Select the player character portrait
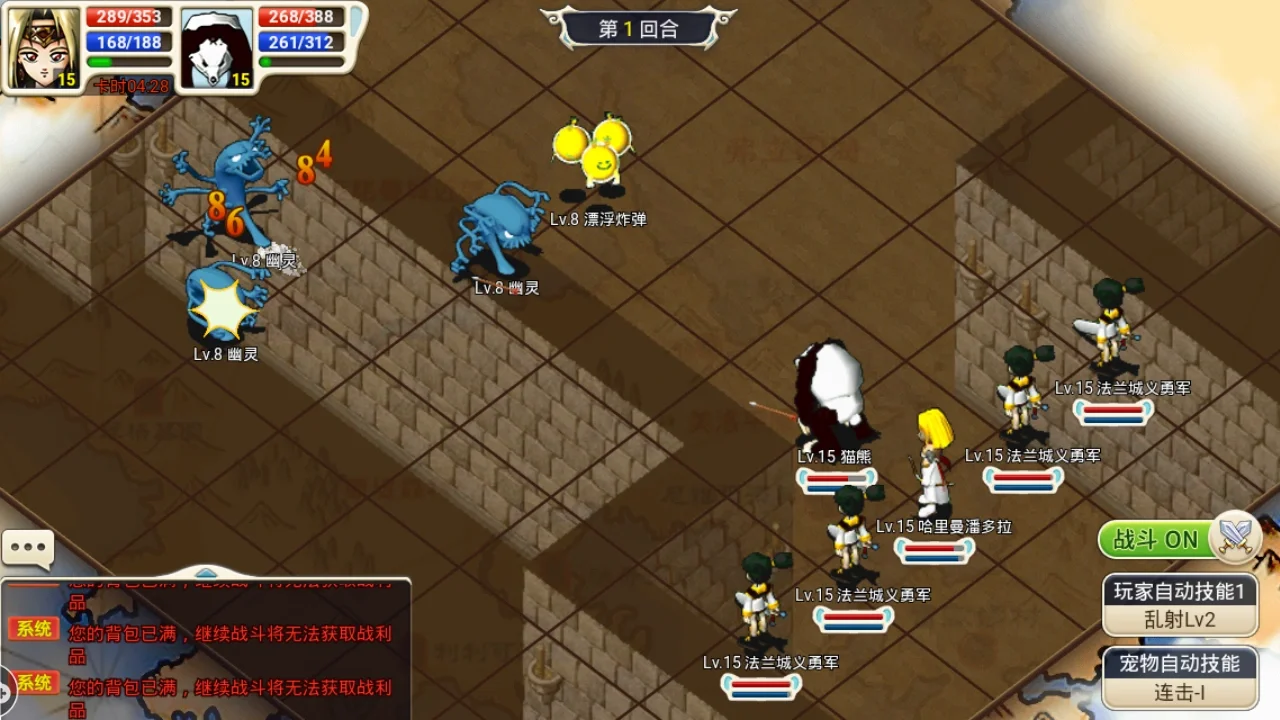 (44, 47)
